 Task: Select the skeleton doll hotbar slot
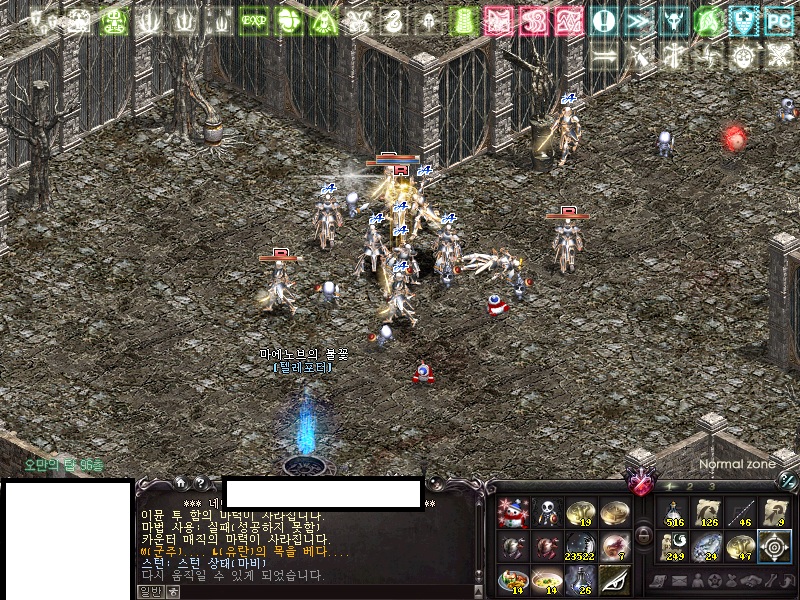point(547,513)
